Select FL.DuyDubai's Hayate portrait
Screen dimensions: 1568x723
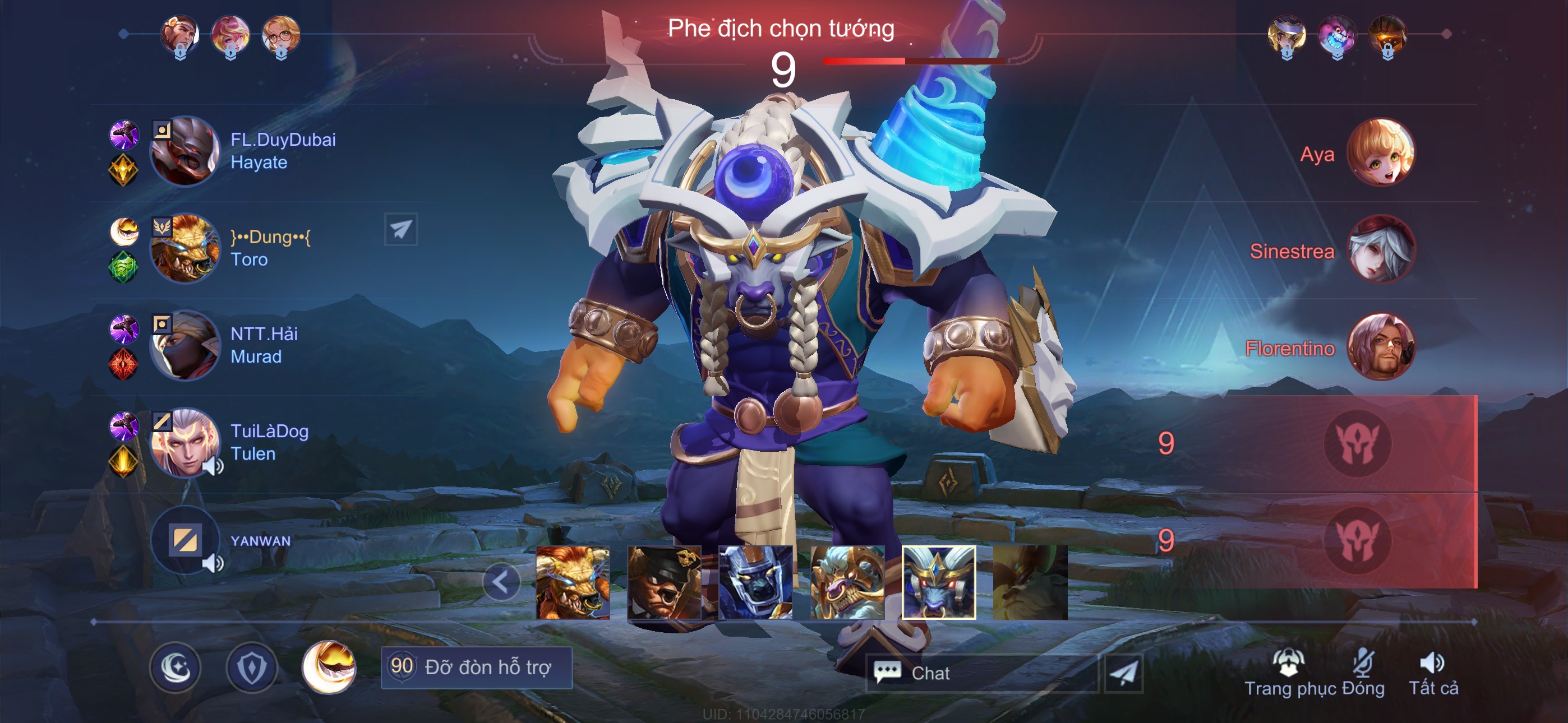pos(185,151)
